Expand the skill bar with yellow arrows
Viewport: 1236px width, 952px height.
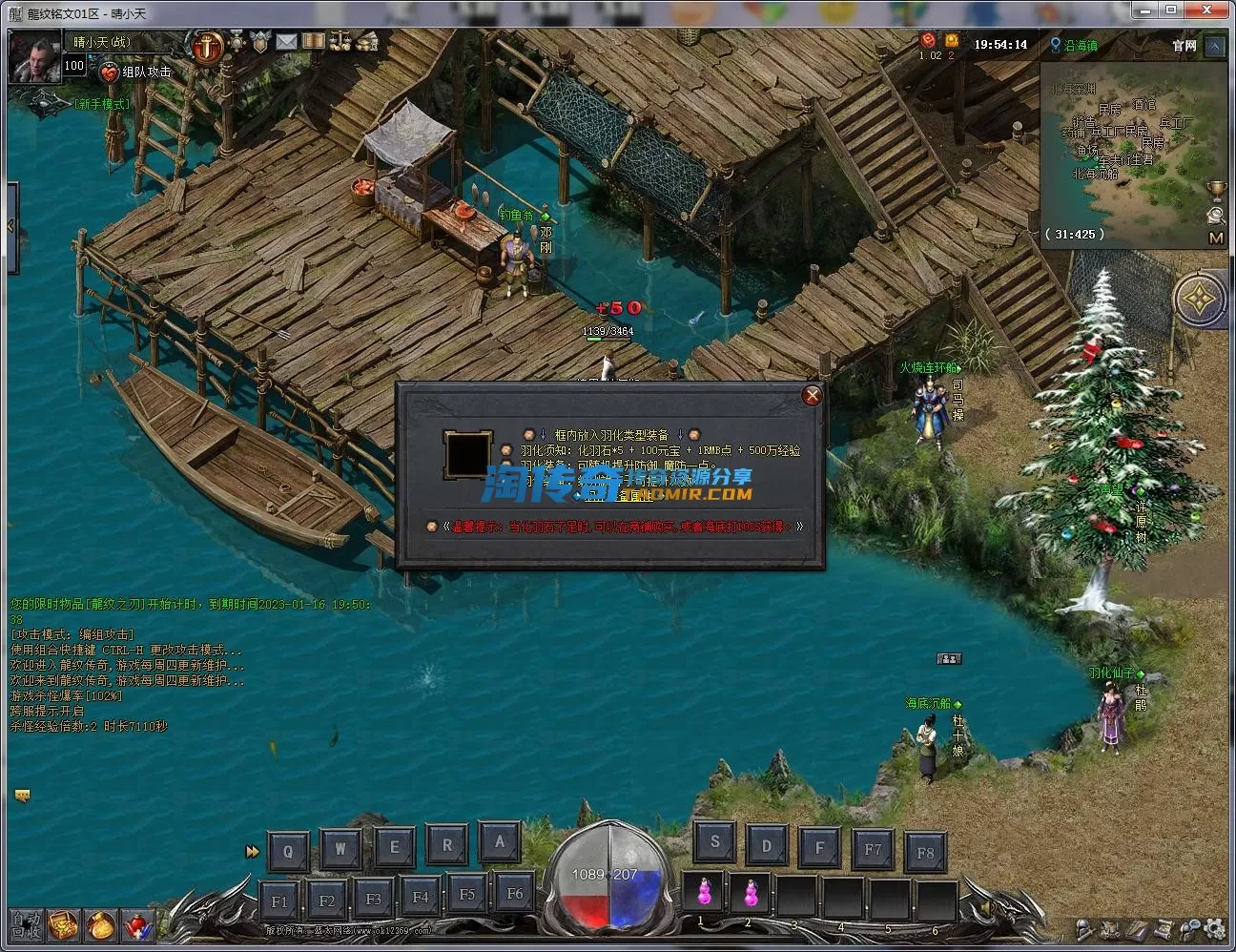pos(252,851)
